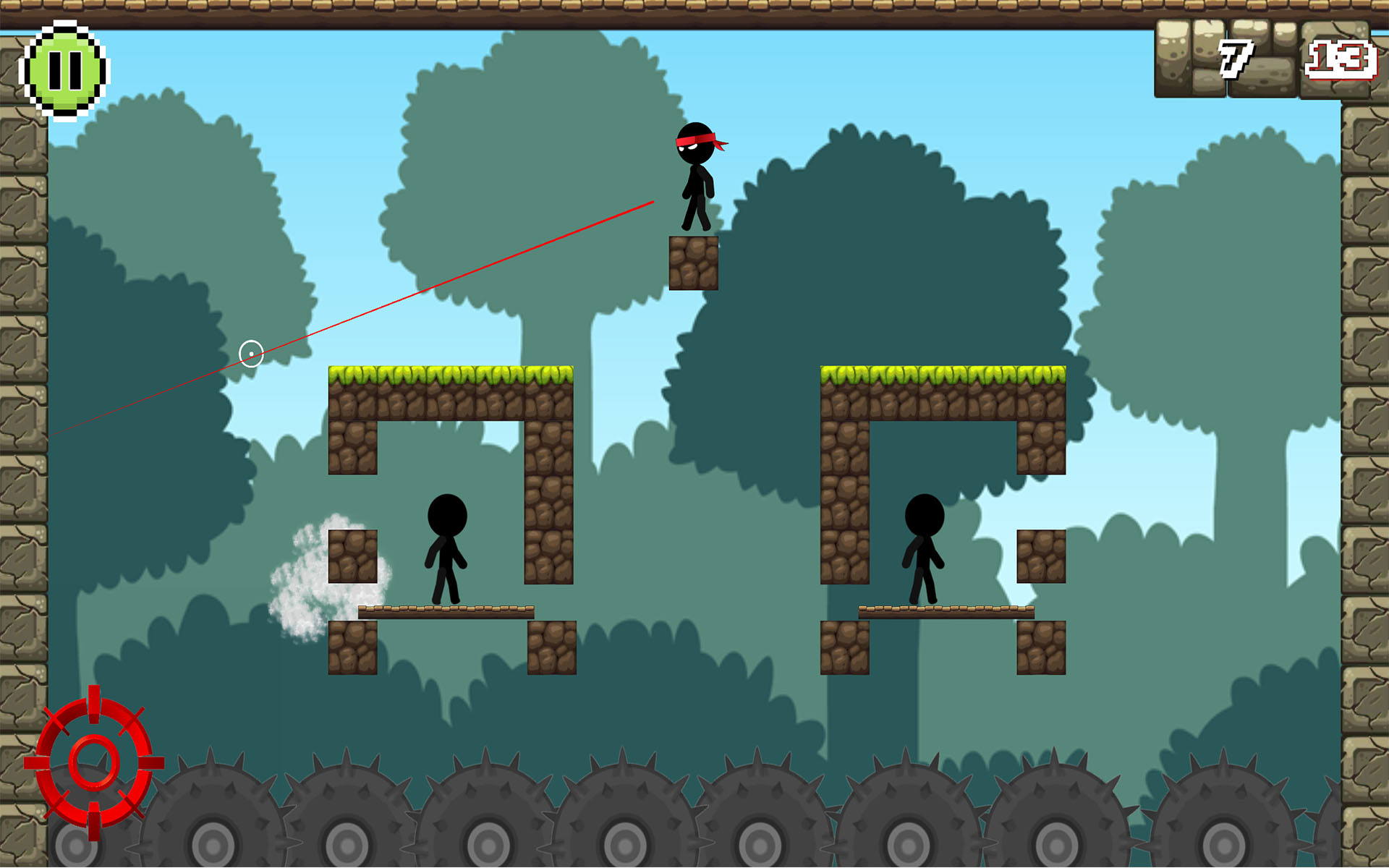The height and width of the screenshot is (868, 1389).
Task: Tap the floating dirt block near the smoke
Action: [x=352, y=556]
